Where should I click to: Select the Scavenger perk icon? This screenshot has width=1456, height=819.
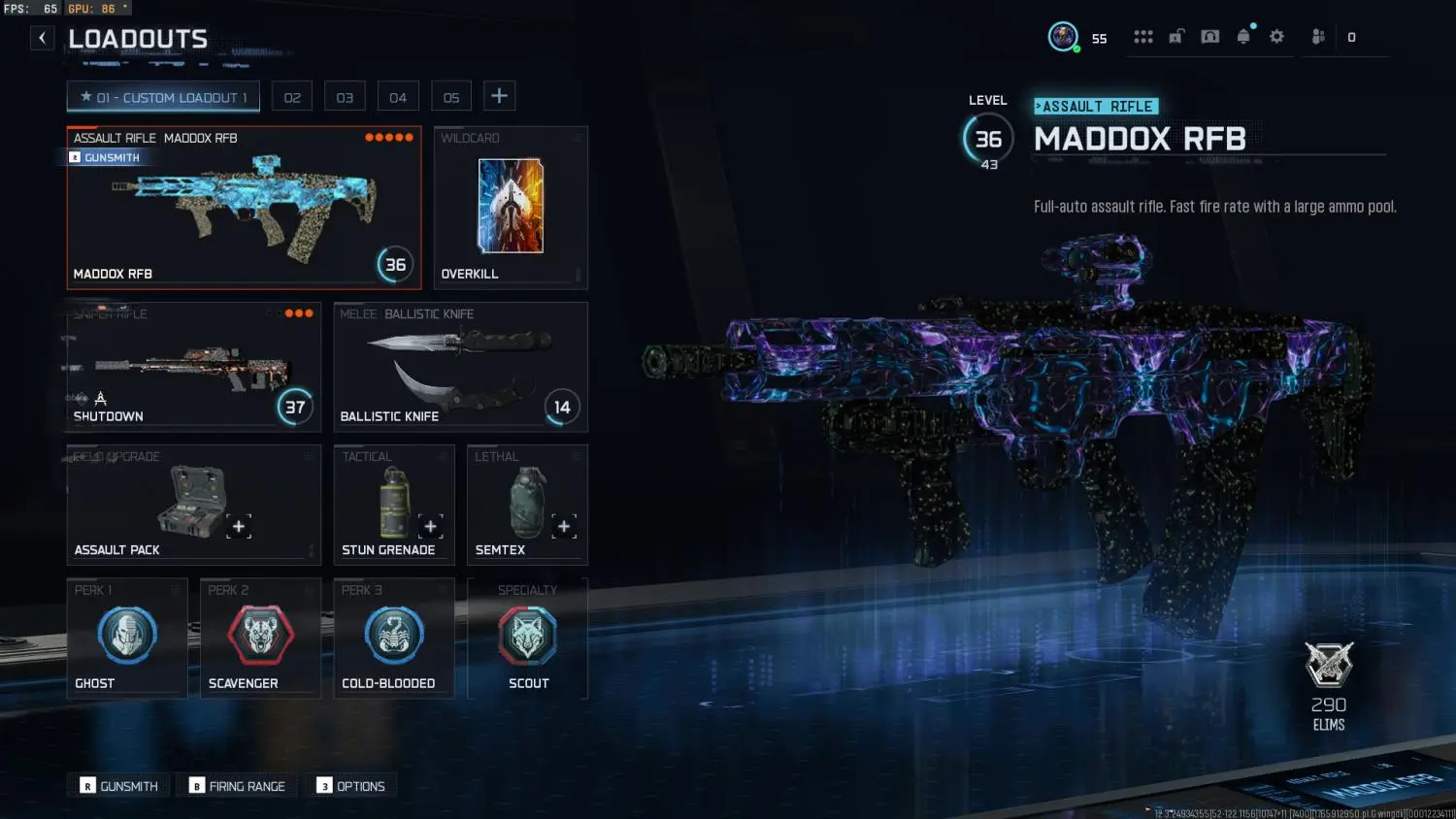260,636
